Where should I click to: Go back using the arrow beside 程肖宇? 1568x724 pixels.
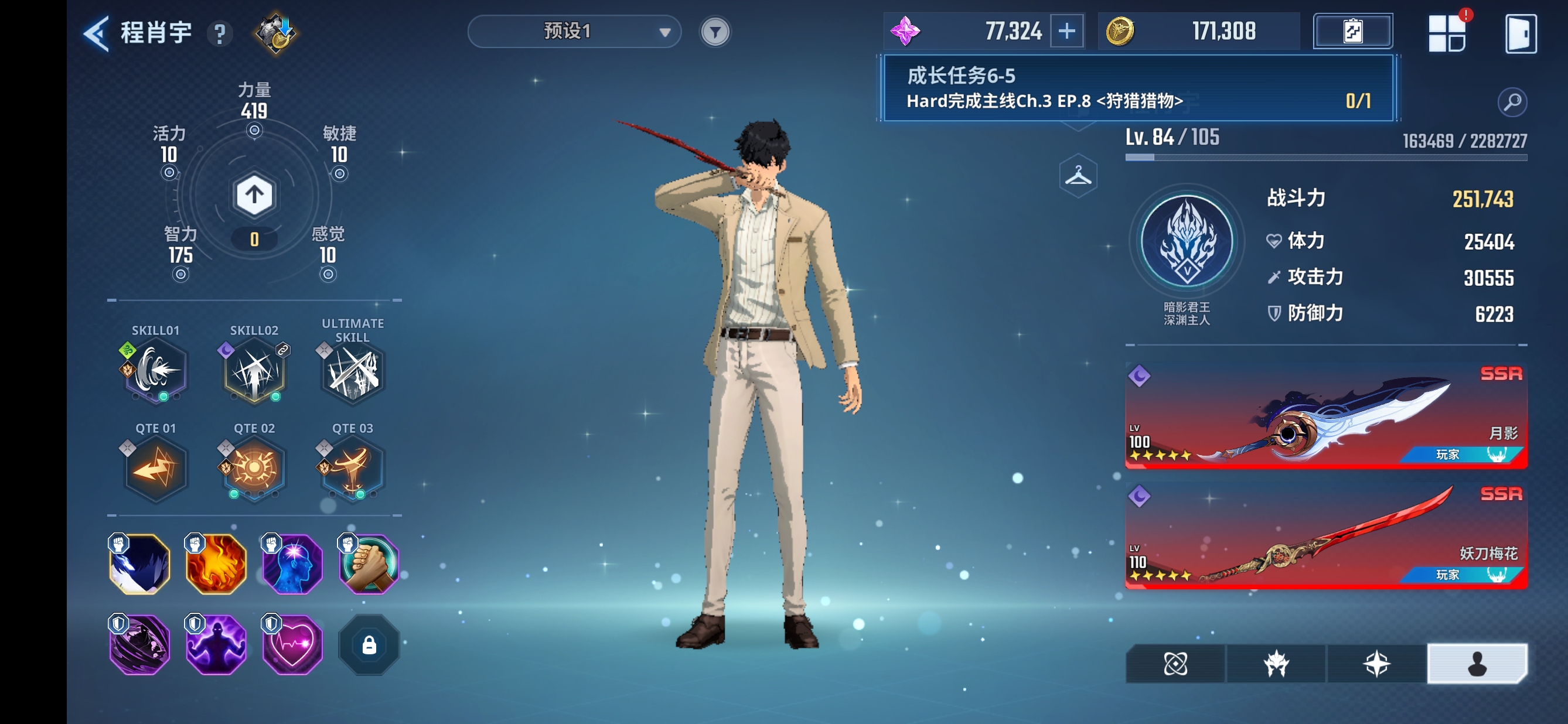tap(97, 33)
